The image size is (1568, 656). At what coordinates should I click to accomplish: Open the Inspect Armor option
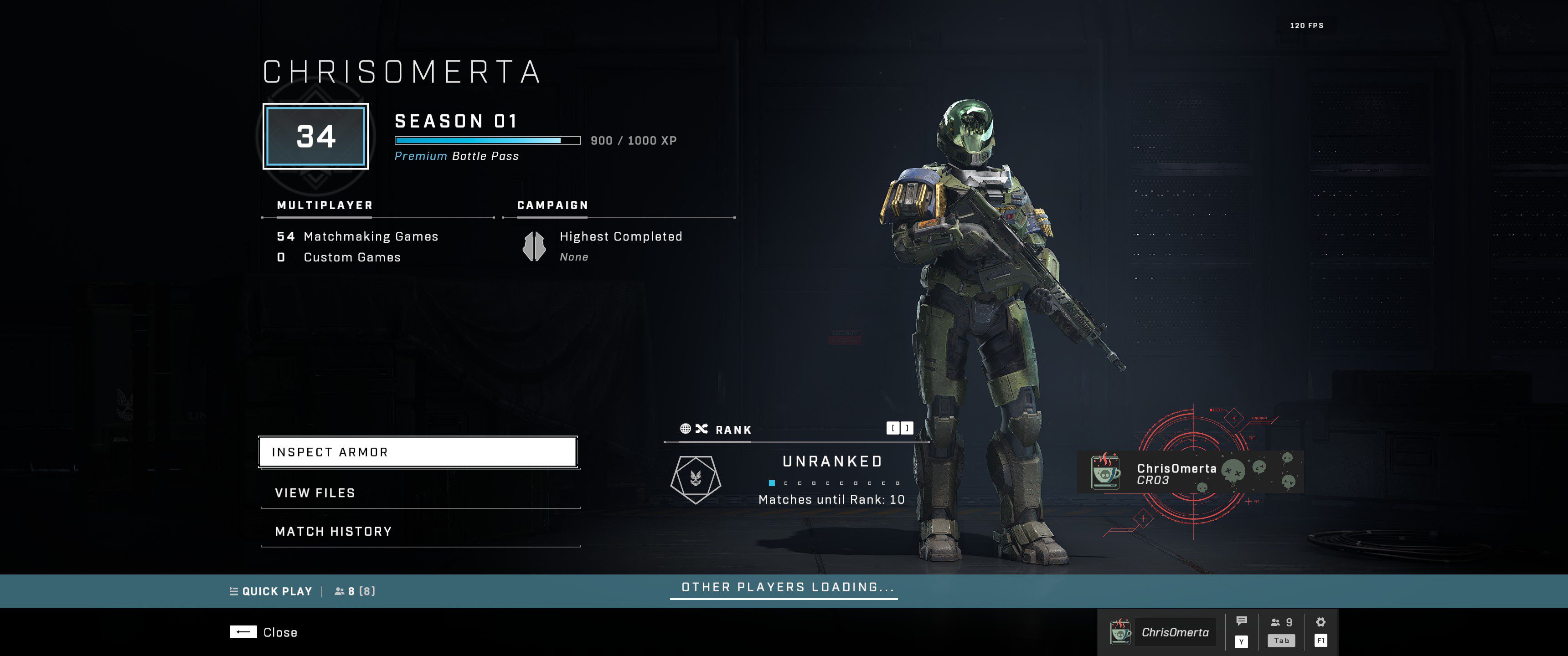pos(418,452)
